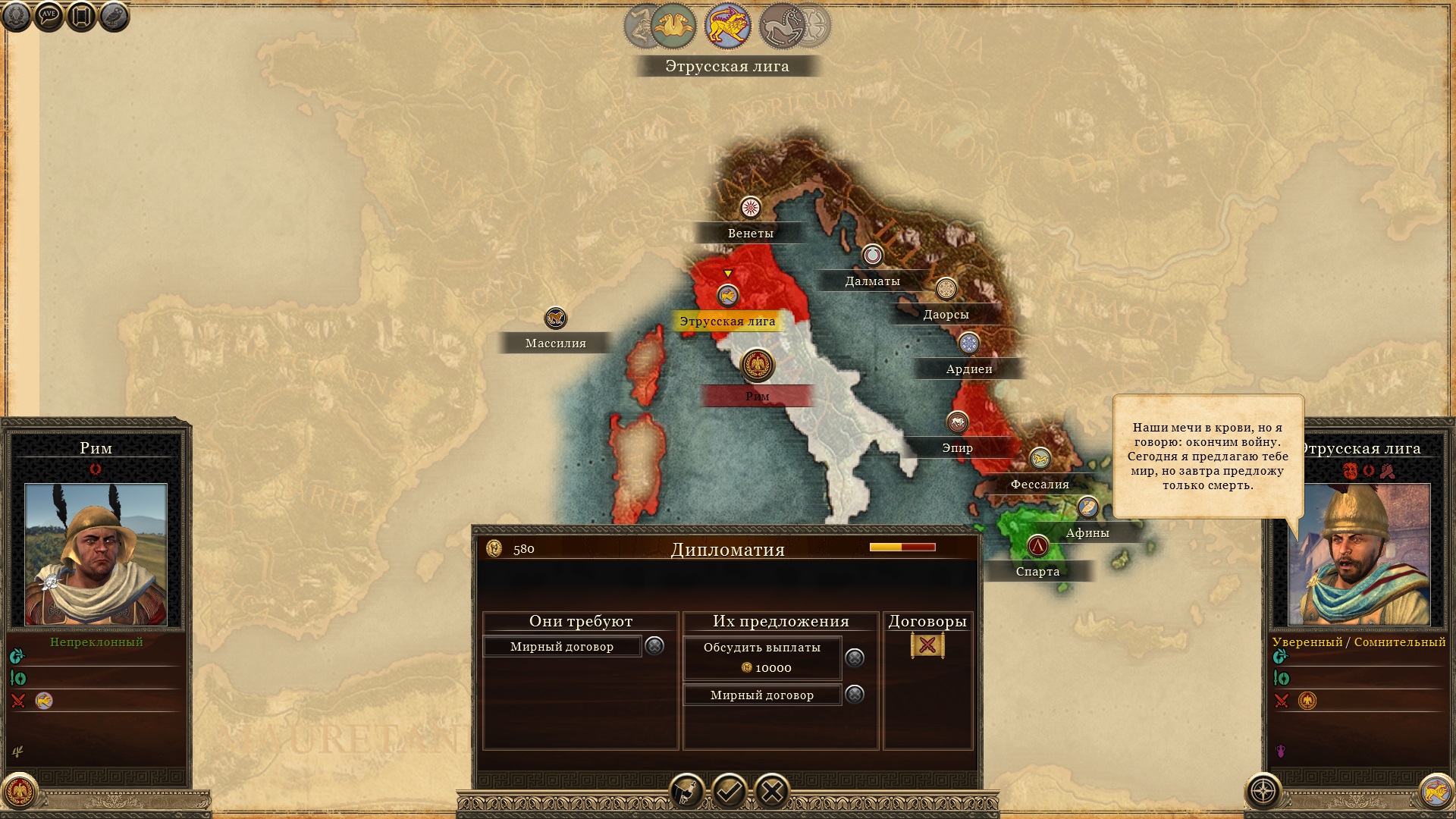Open the owl encyclopedia button
The image size is (1456, 819).
click(114, 16)
